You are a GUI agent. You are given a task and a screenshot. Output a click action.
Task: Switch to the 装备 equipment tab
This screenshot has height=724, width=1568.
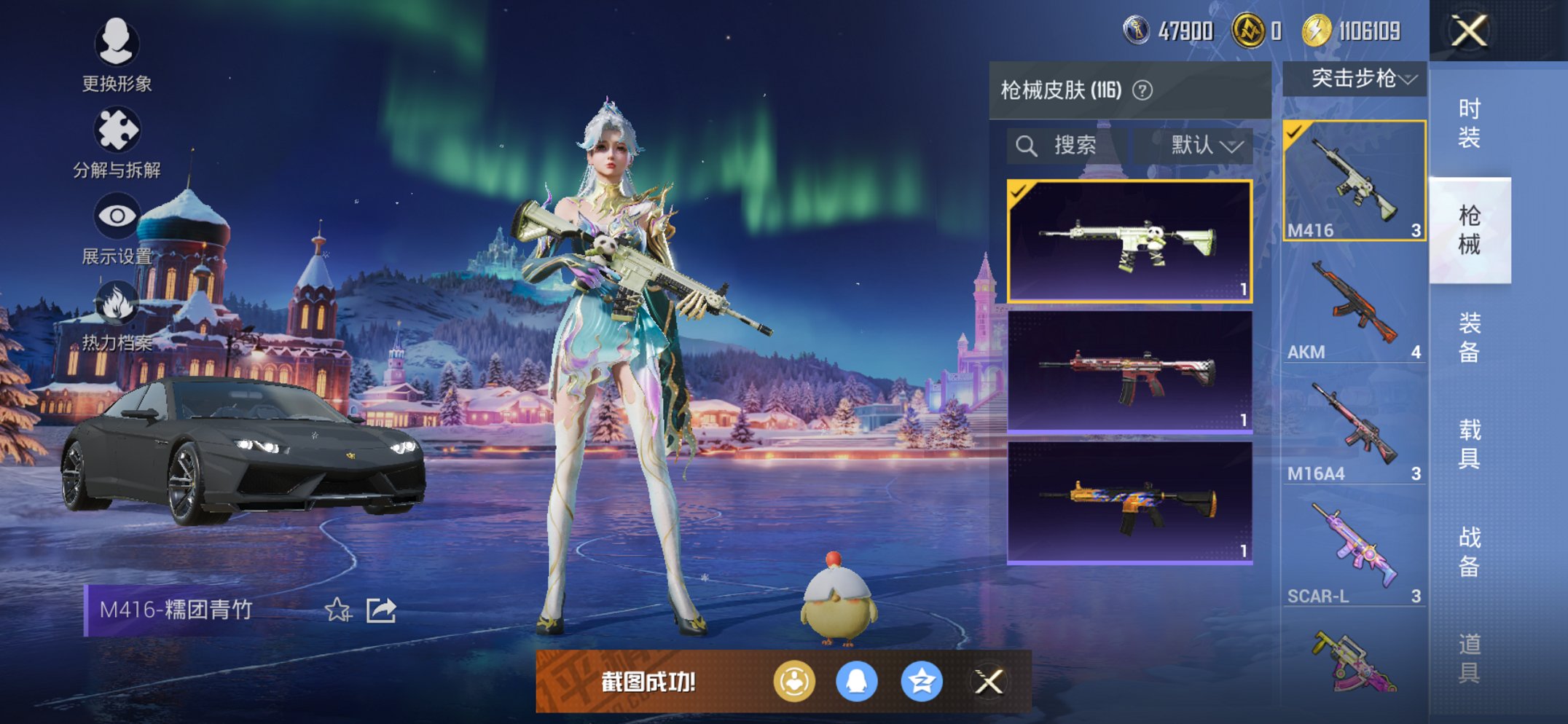click(x=1469, y=337)
